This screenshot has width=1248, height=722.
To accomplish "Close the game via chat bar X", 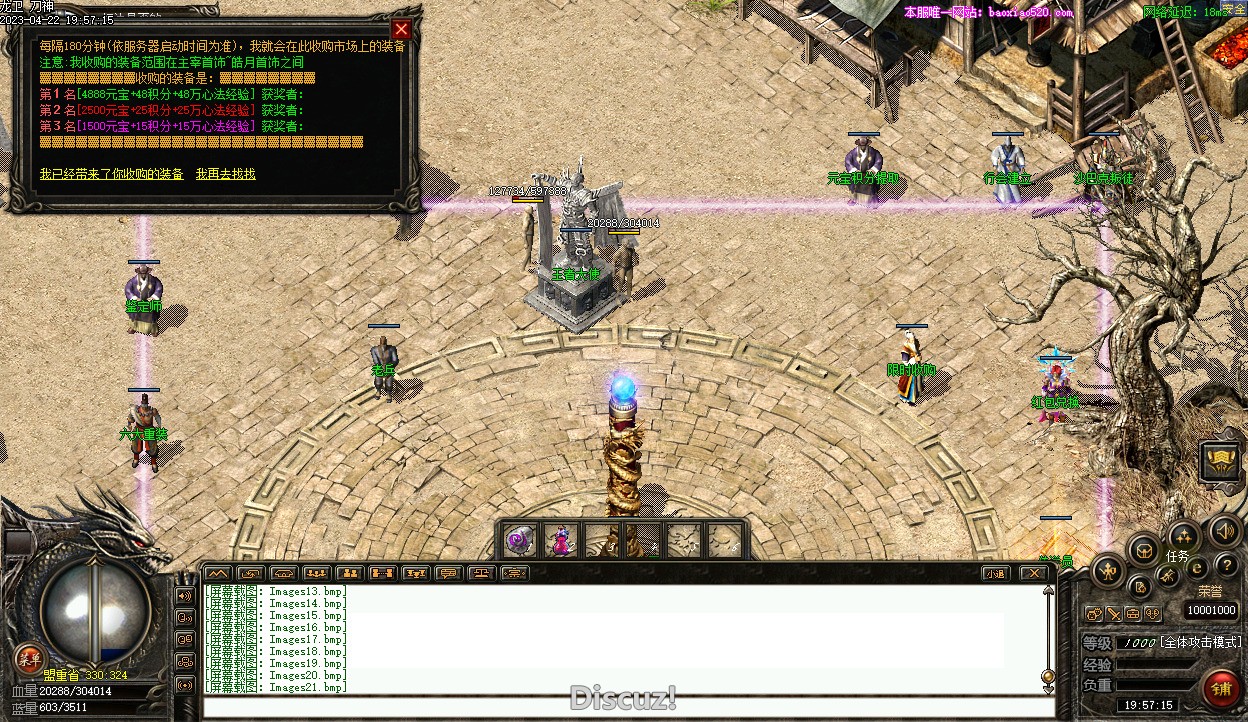I will tap(1033, 574).
